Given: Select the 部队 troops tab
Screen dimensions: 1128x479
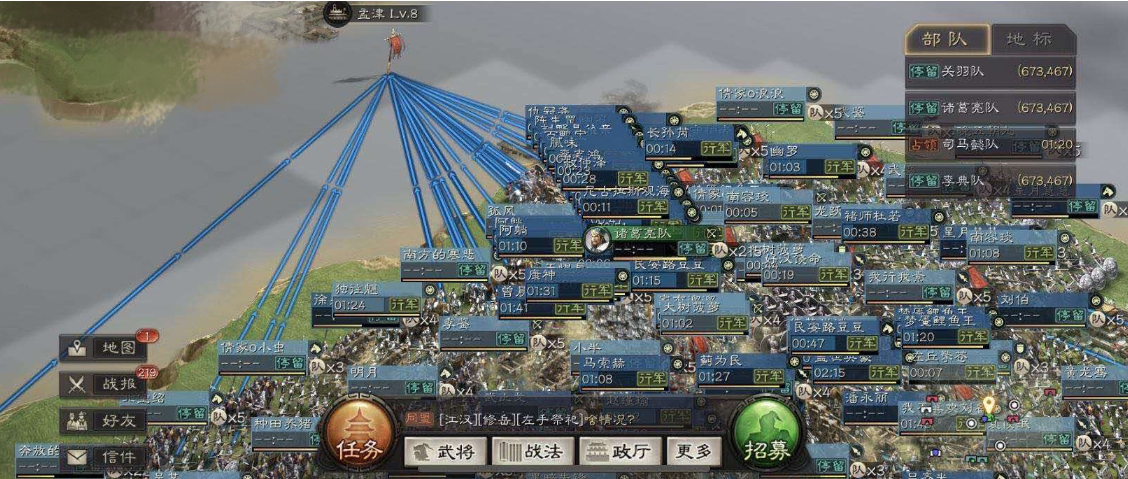Looking at the screenshot, I should tap(946, 40).
